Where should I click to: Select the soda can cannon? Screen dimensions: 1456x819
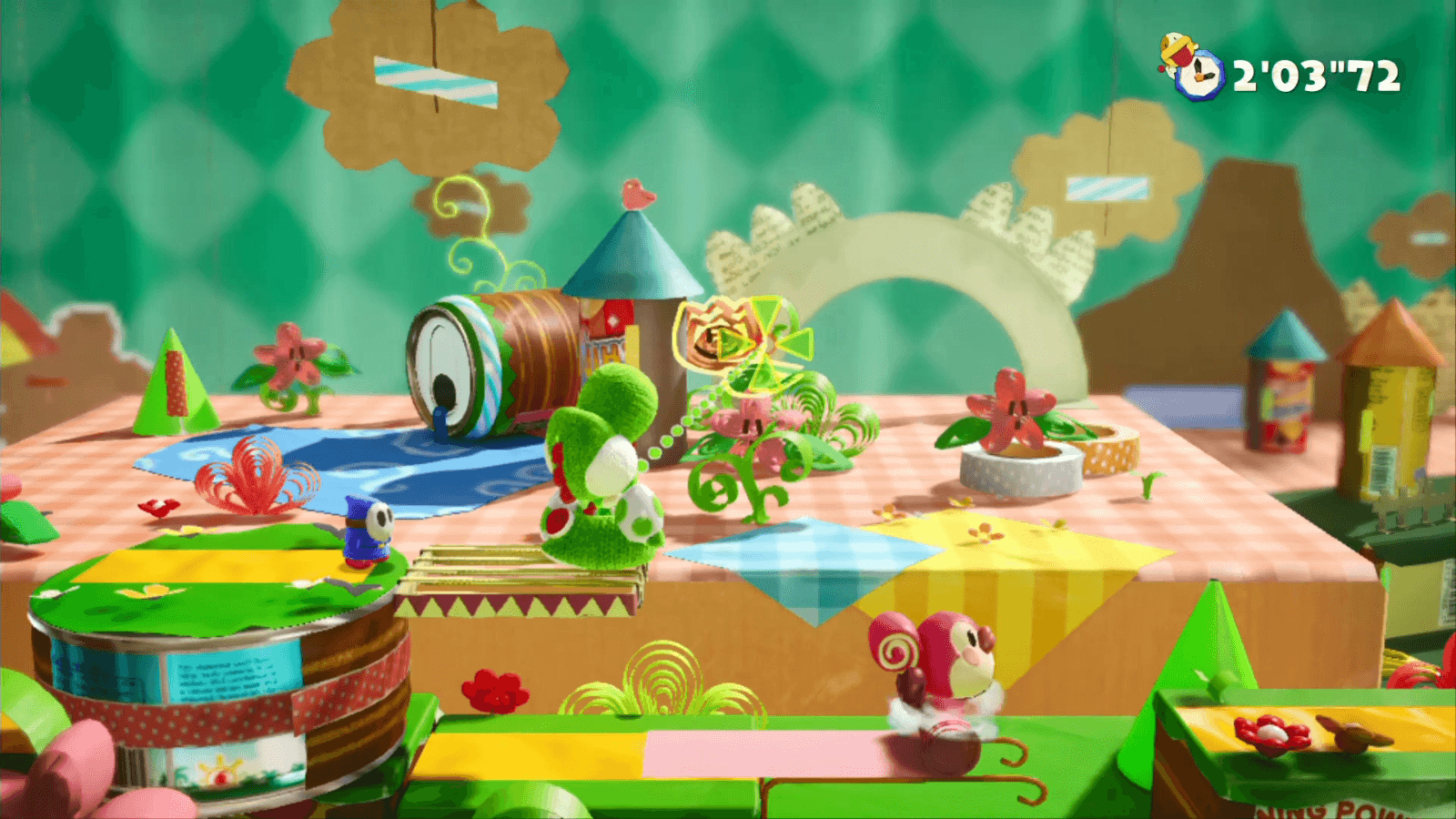coord(491,364)
